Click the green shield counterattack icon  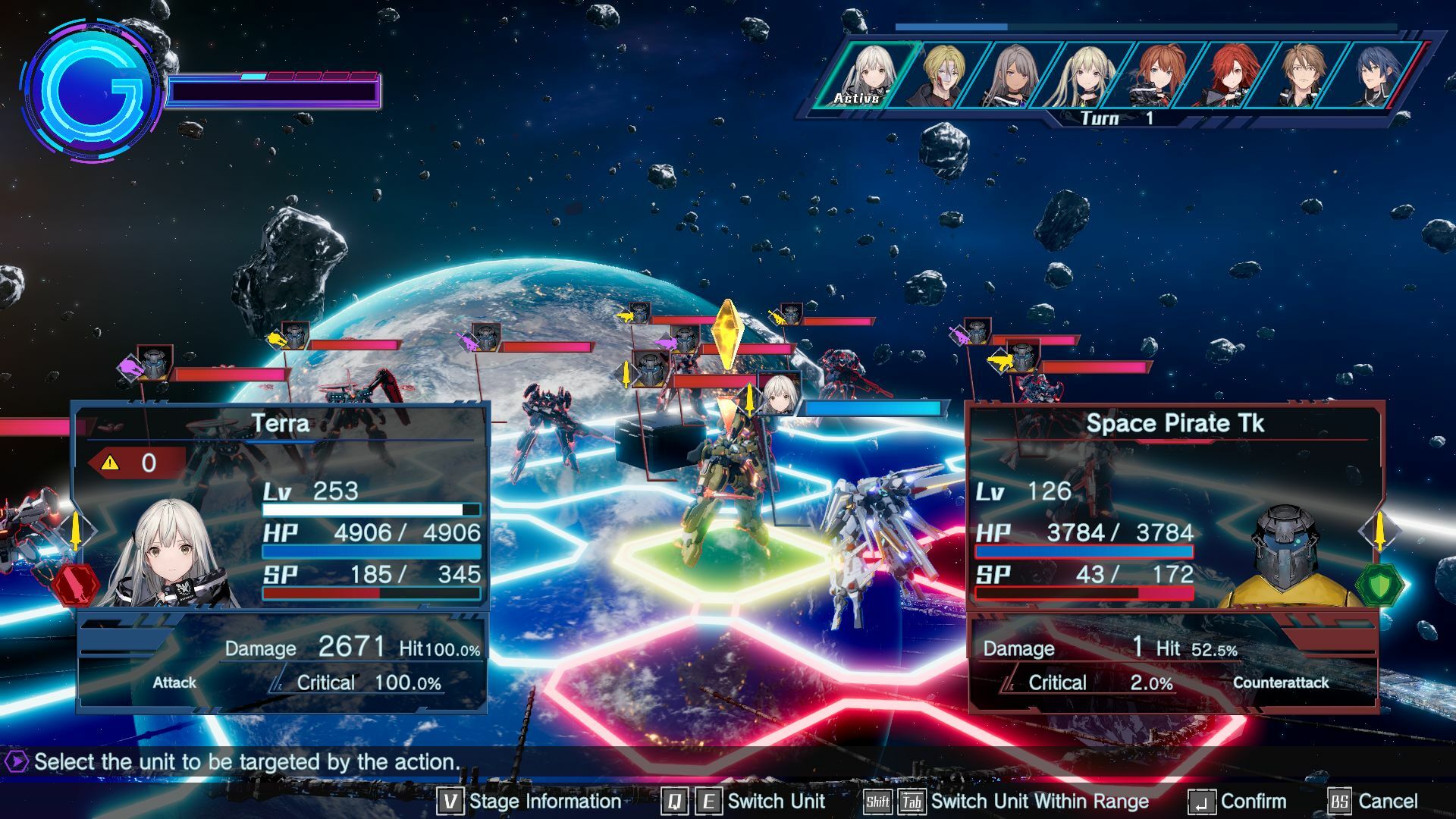(1379, 585)
